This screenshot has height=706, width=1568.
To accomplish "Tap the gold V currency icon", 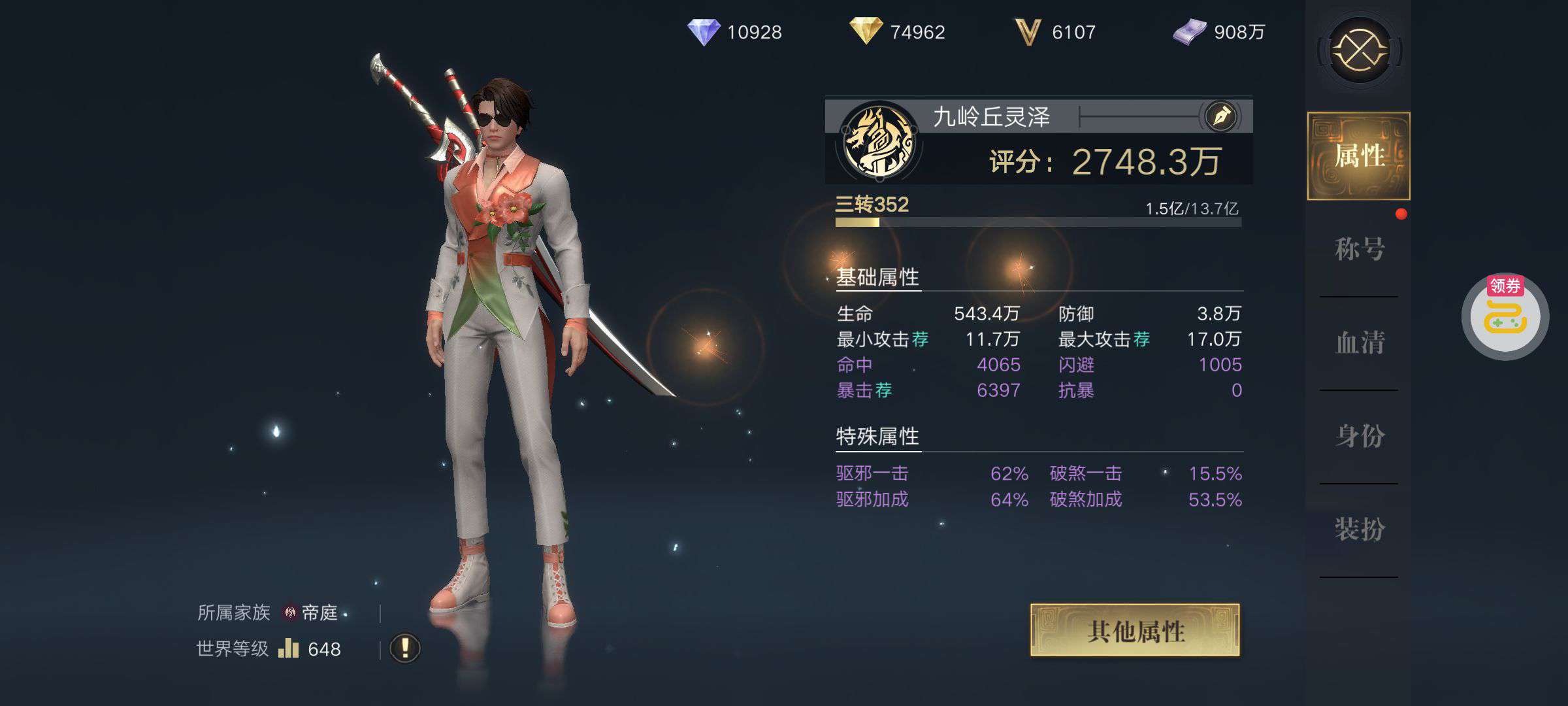I will [1027, 32].
